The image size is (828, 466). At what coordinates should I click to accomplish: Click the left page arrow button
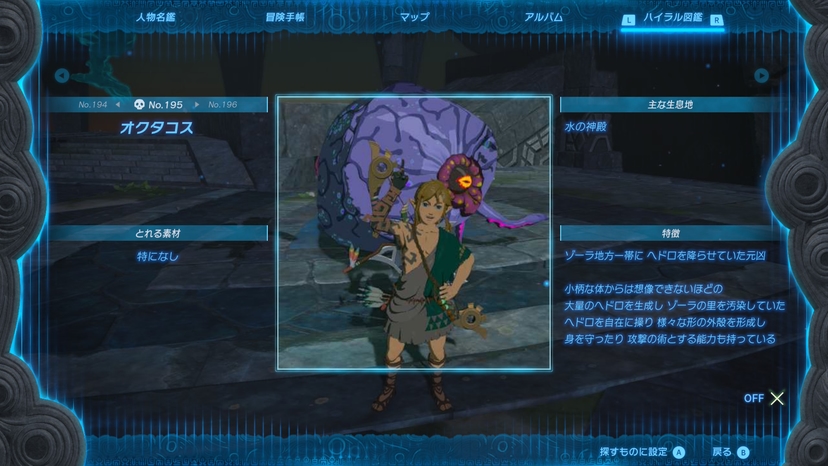click(62, 75)
